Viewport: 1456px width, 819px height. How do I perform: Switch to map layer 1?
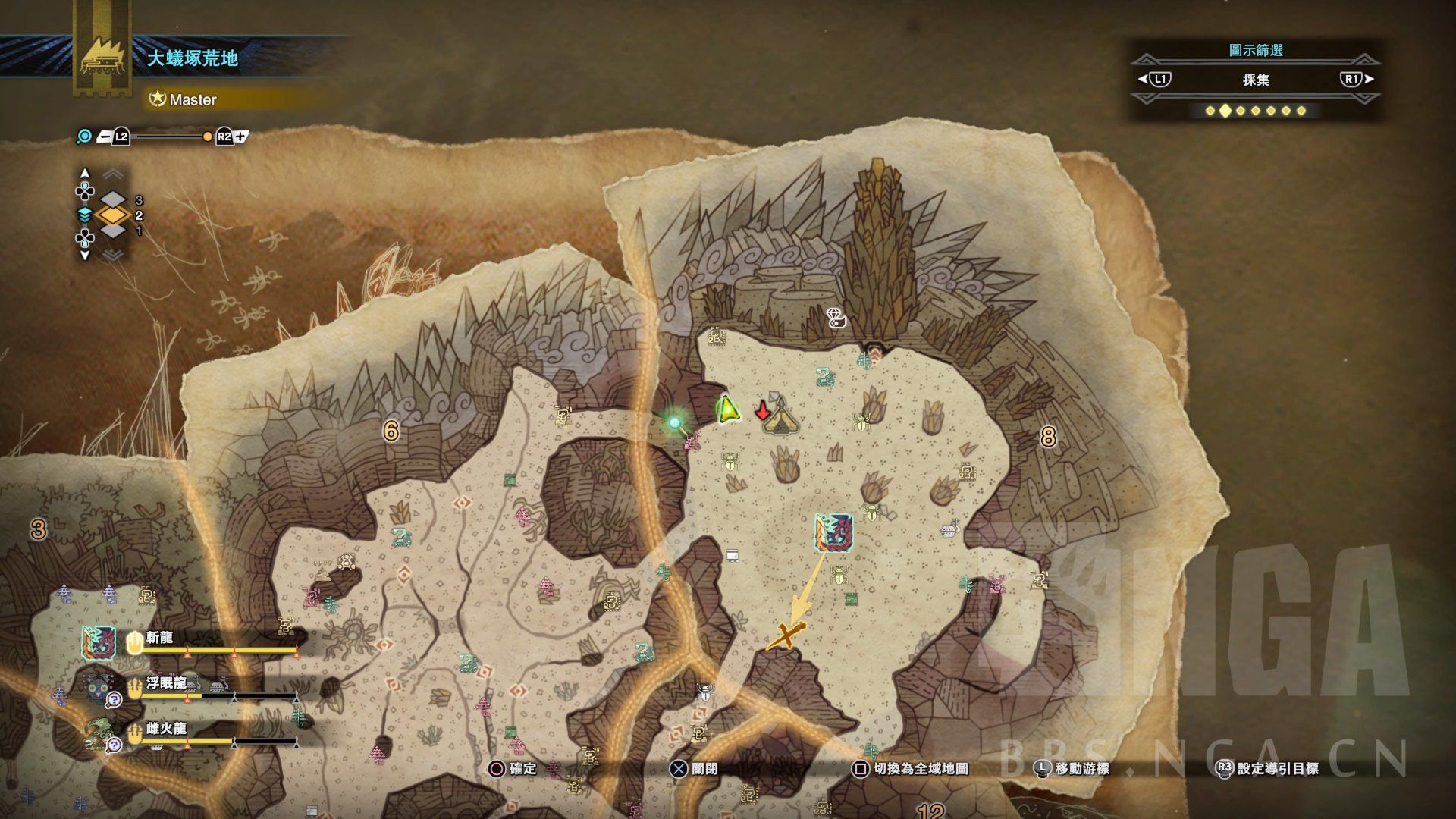click(x=114, y=231)
